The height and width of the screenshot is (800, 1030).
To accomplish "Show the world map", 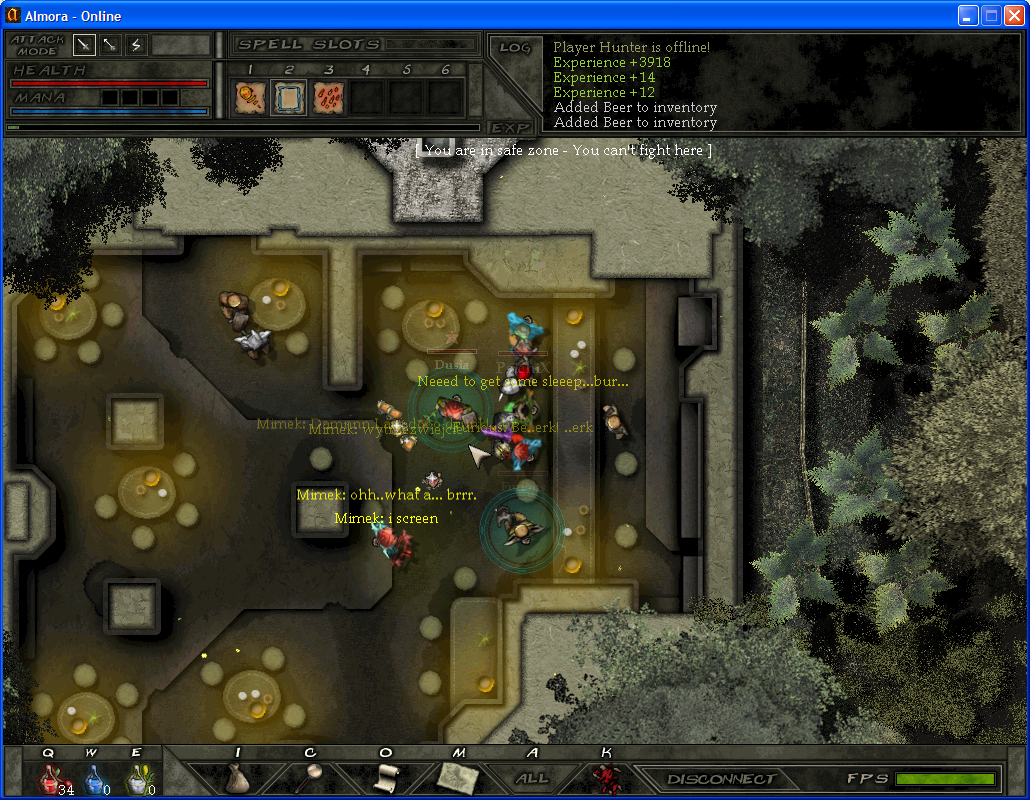I will pyautogui.click(x=458, y=778).
